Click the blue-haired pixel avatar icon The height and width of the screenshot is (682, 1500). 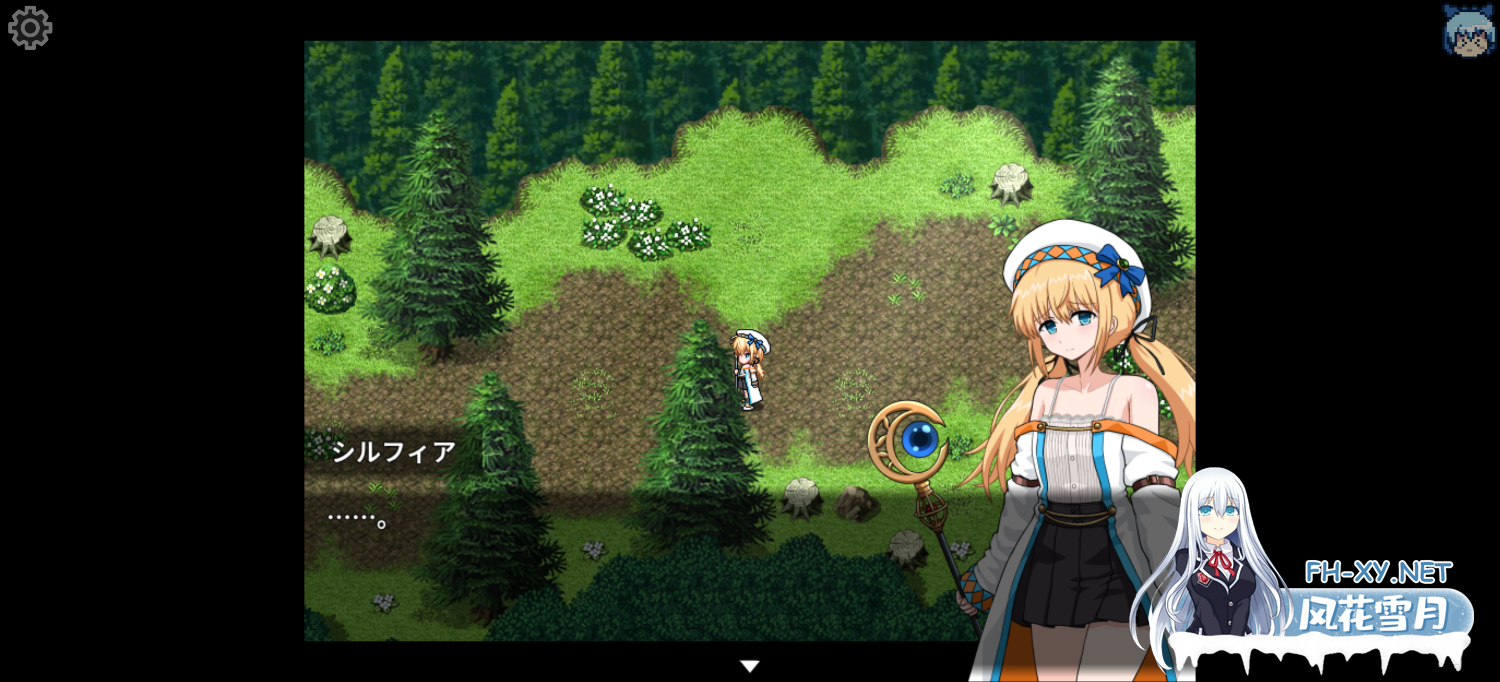pos(1468,30)
